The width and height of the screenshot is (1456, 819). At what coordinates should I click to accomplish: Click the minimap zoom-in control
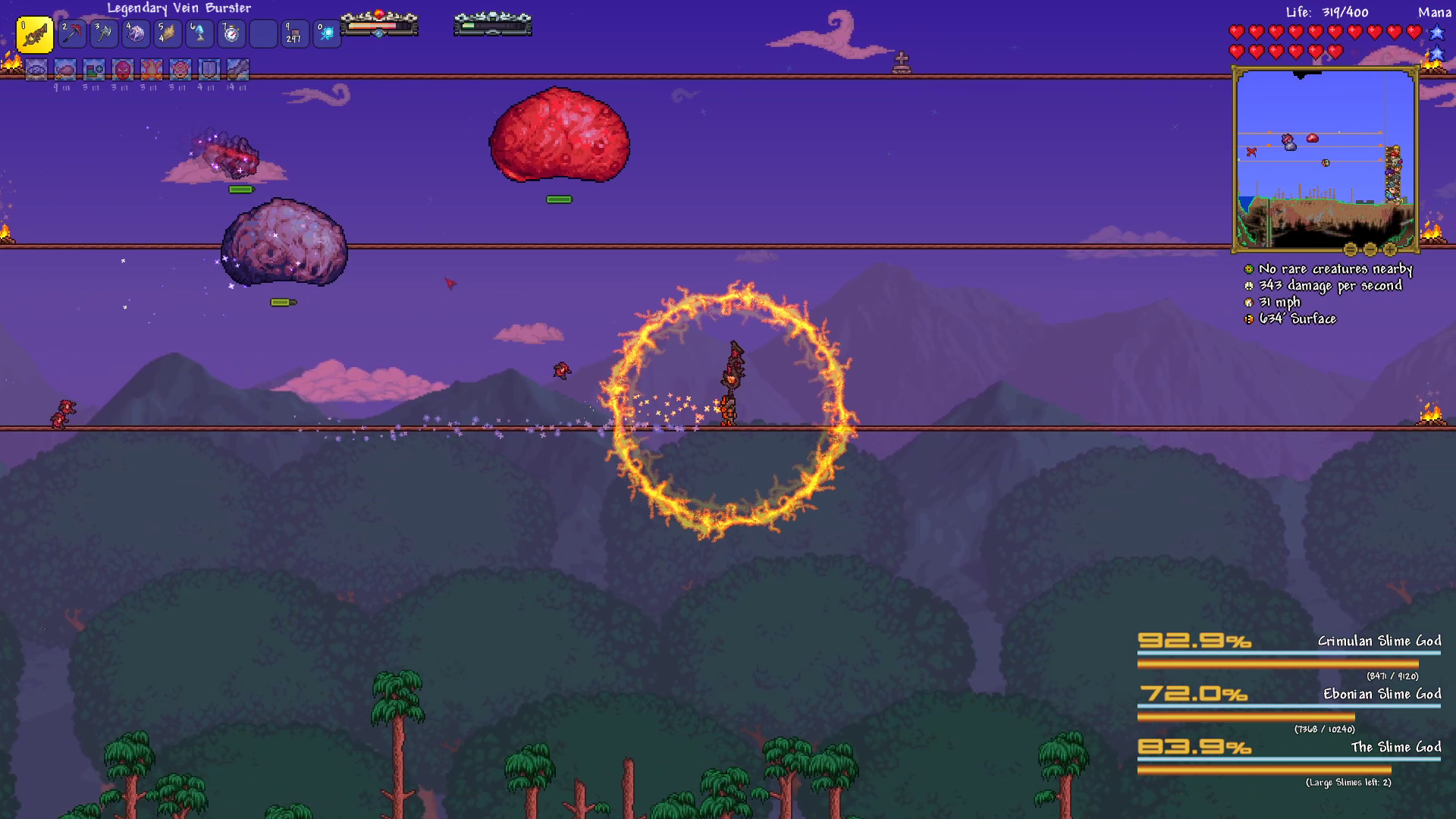pos(1391,250)
